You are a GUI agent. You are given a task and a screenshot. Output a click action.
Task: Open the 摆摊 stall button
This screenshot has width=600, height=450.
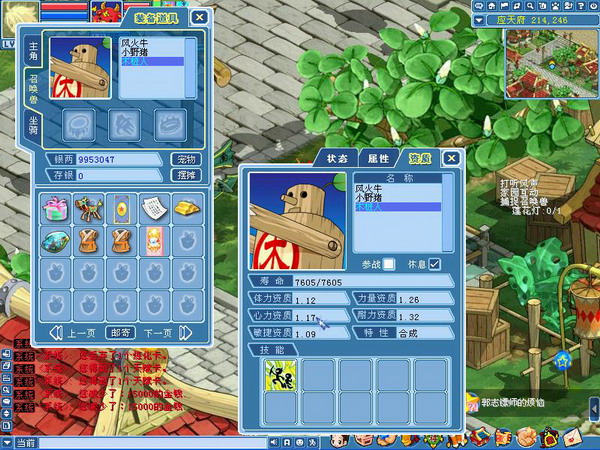tap(186, 174)
